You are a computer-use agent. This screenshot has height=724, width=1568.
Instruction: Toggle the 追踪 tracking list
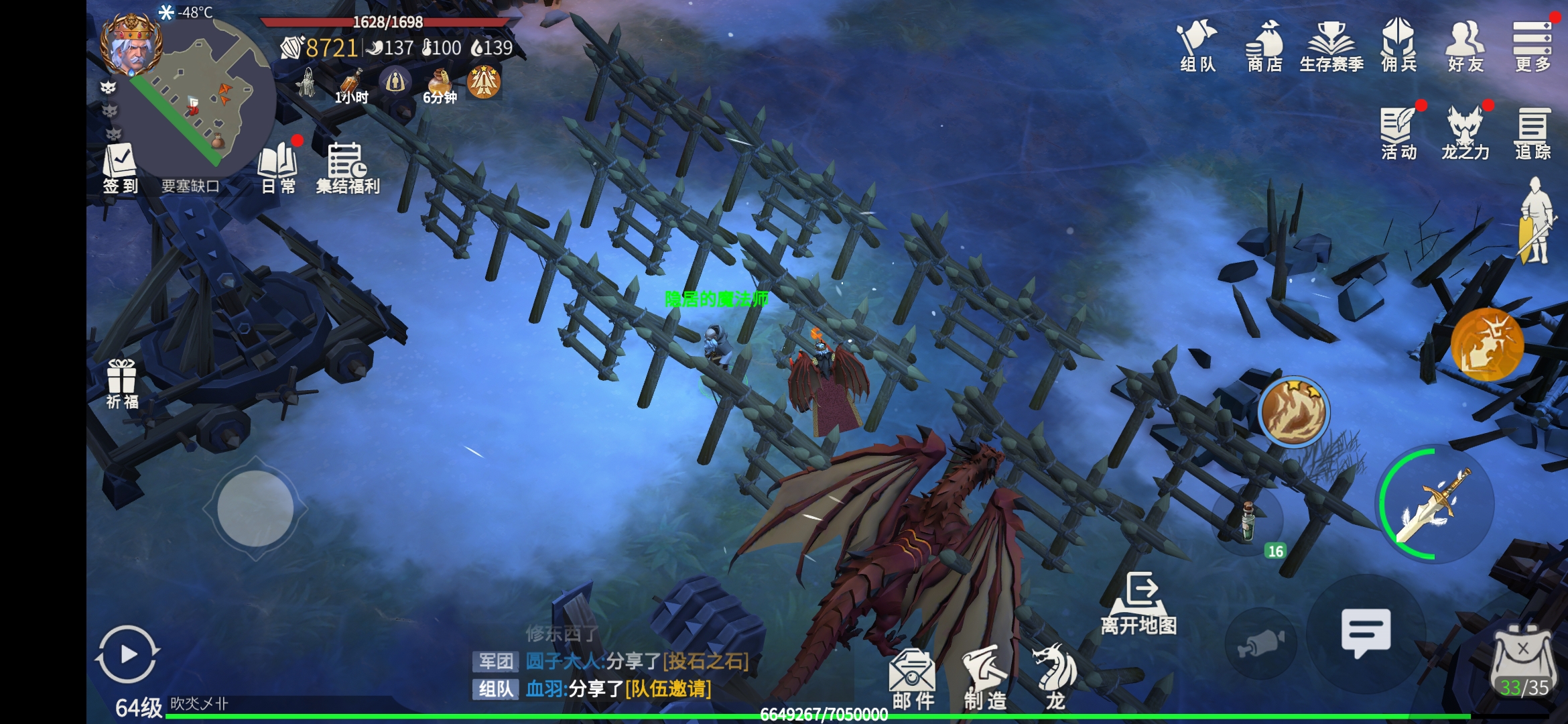(x=1532, y=134)
